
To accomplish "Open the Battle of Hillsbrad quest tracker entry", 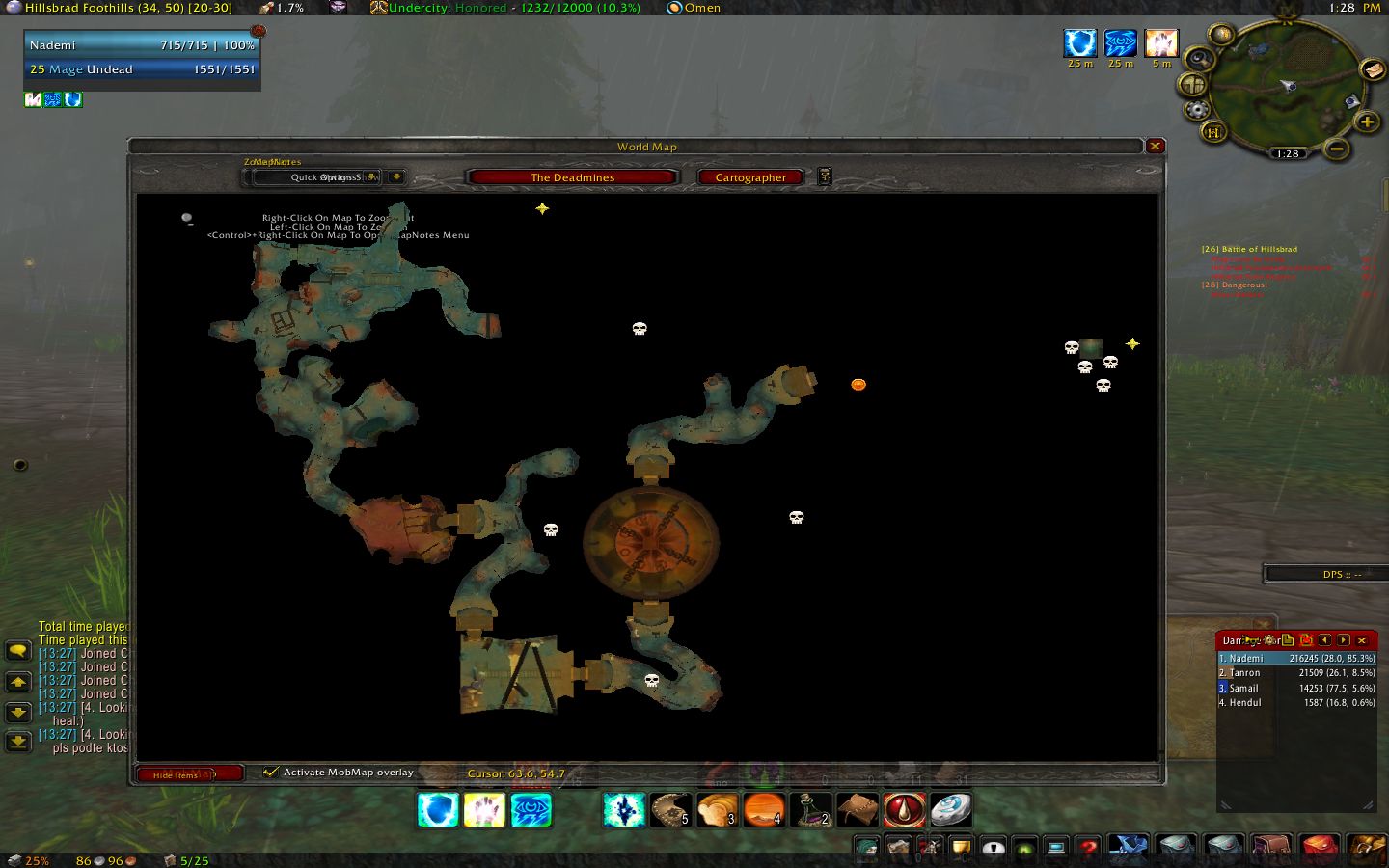I will (1249, 249).
